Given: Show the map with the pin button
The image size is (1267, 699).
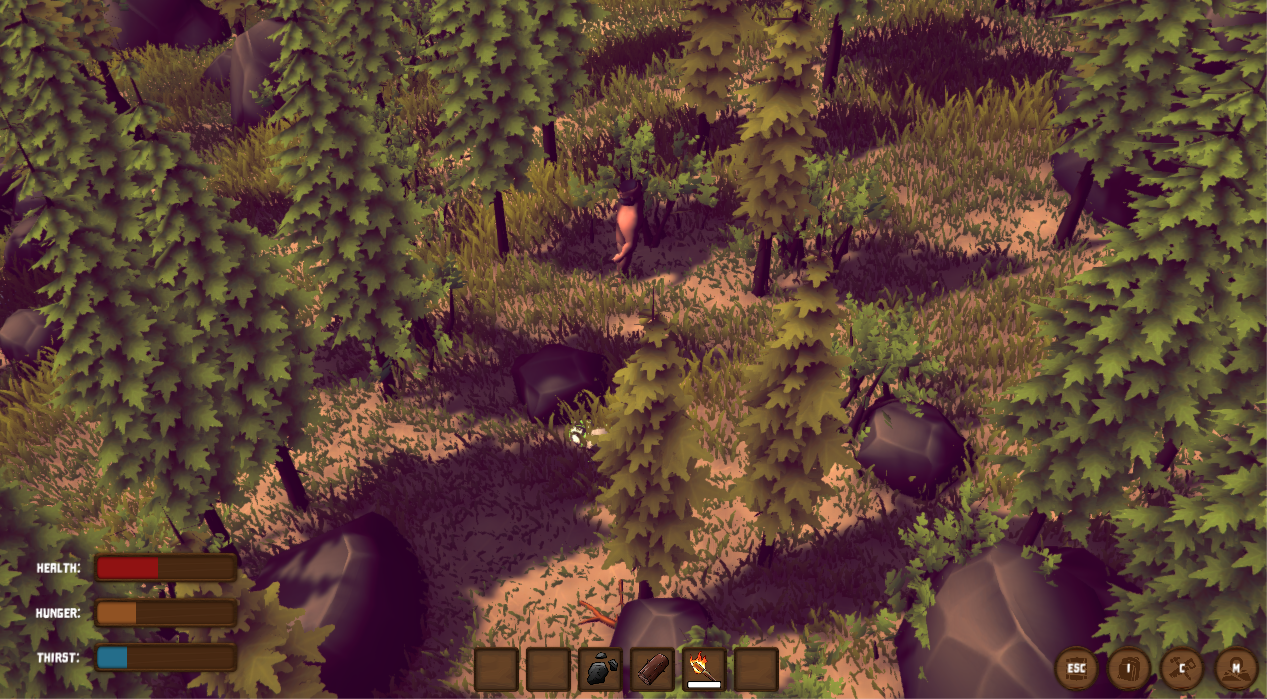Looking at the screenshot, I should click(1236, 668).
